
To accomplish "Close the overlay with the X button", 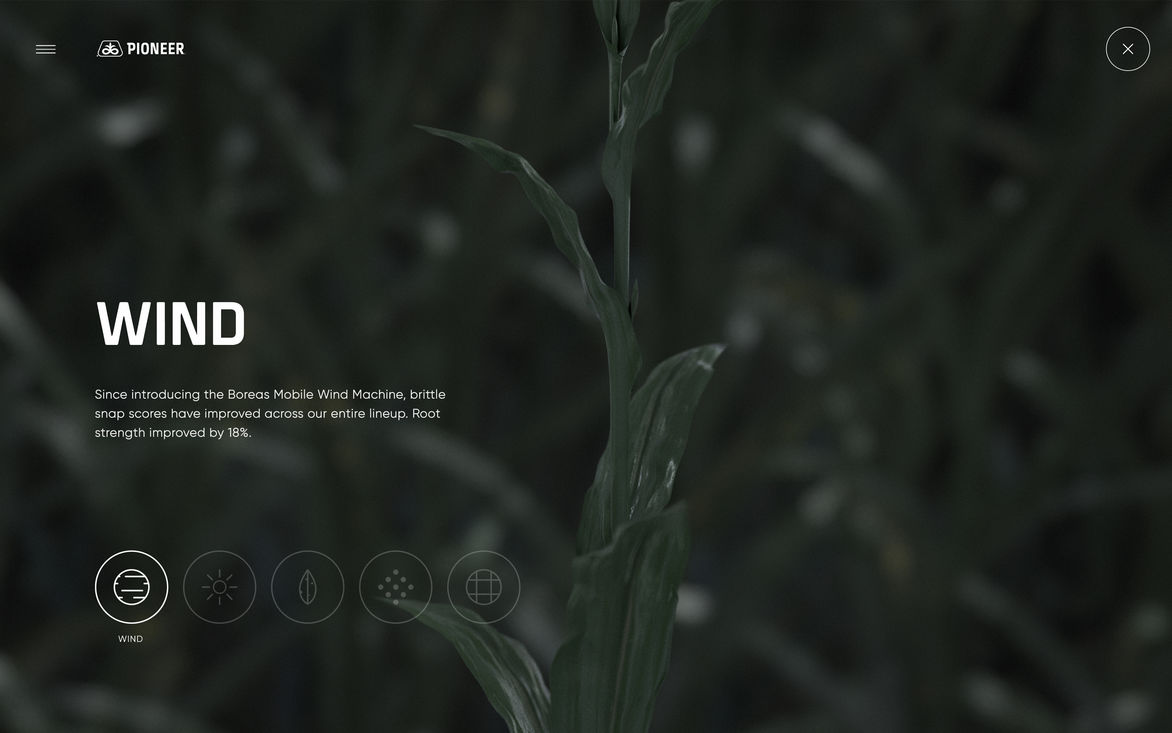I will coord(1127,49).
